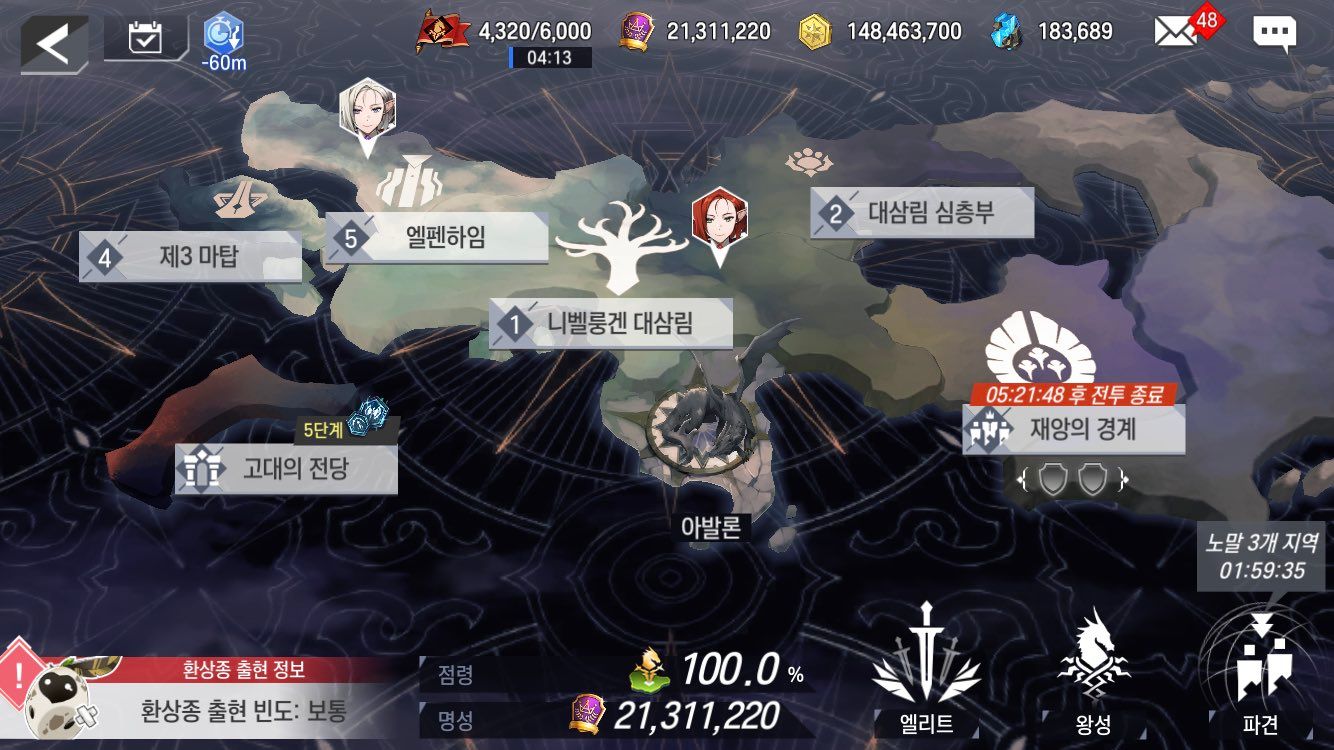This screenshot has height=750, width=1334.
Task: Tap the blonde character map marker
Action: [367, 111]
